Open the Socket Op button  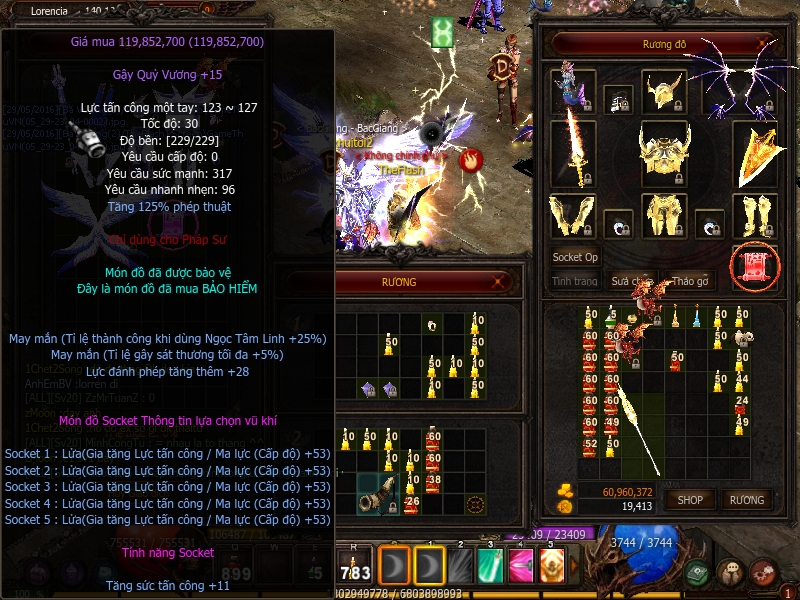(575, 257)
